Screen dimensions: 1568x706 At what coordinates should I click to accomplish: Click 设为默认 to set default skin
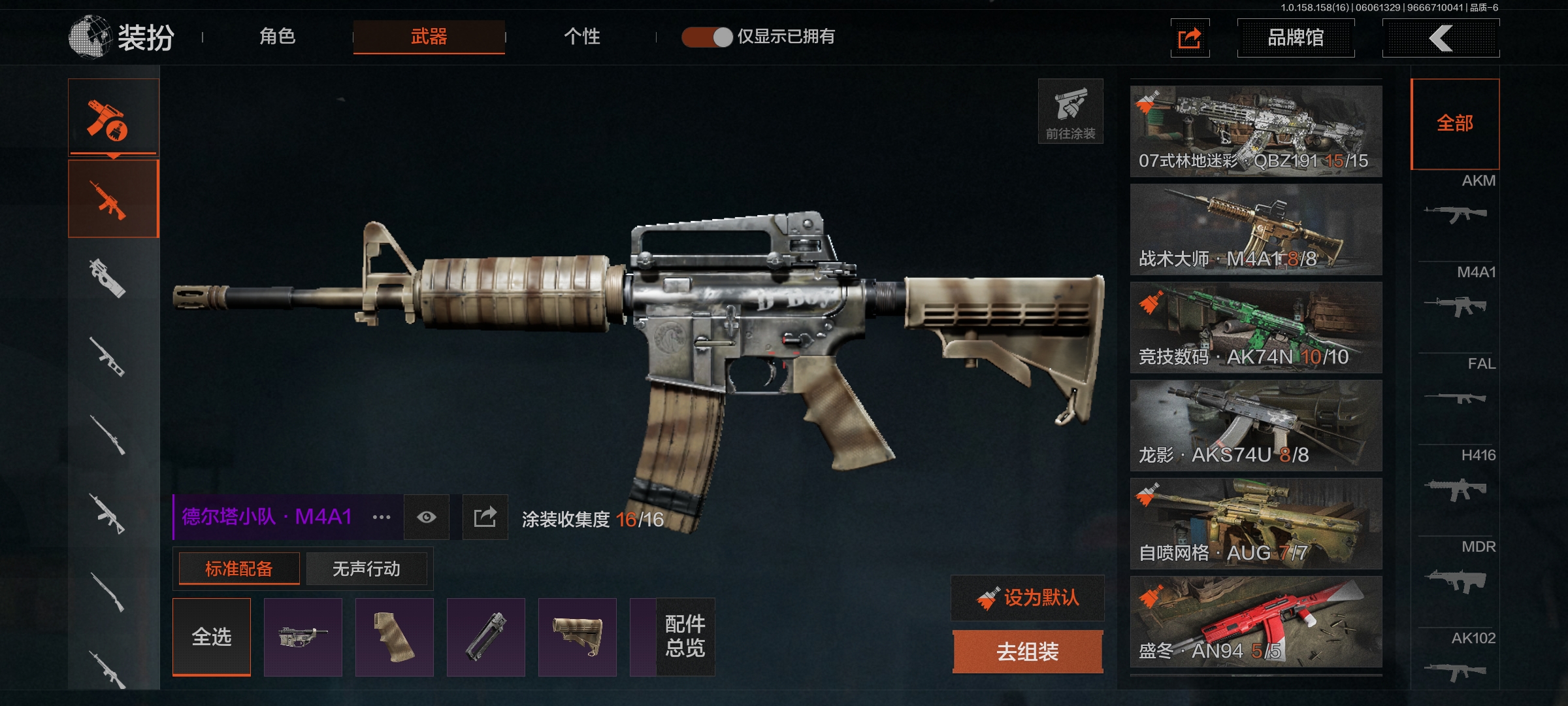(1028, 597)
